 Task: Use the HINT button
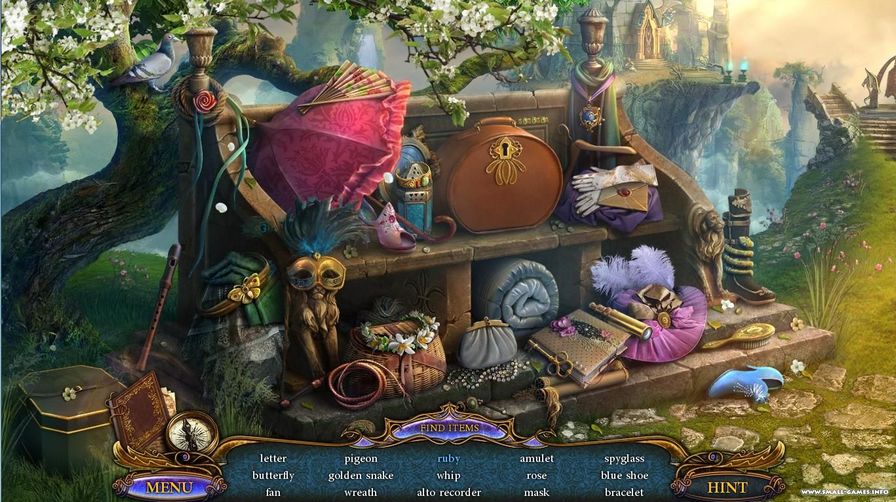click(x=727, y=487)
